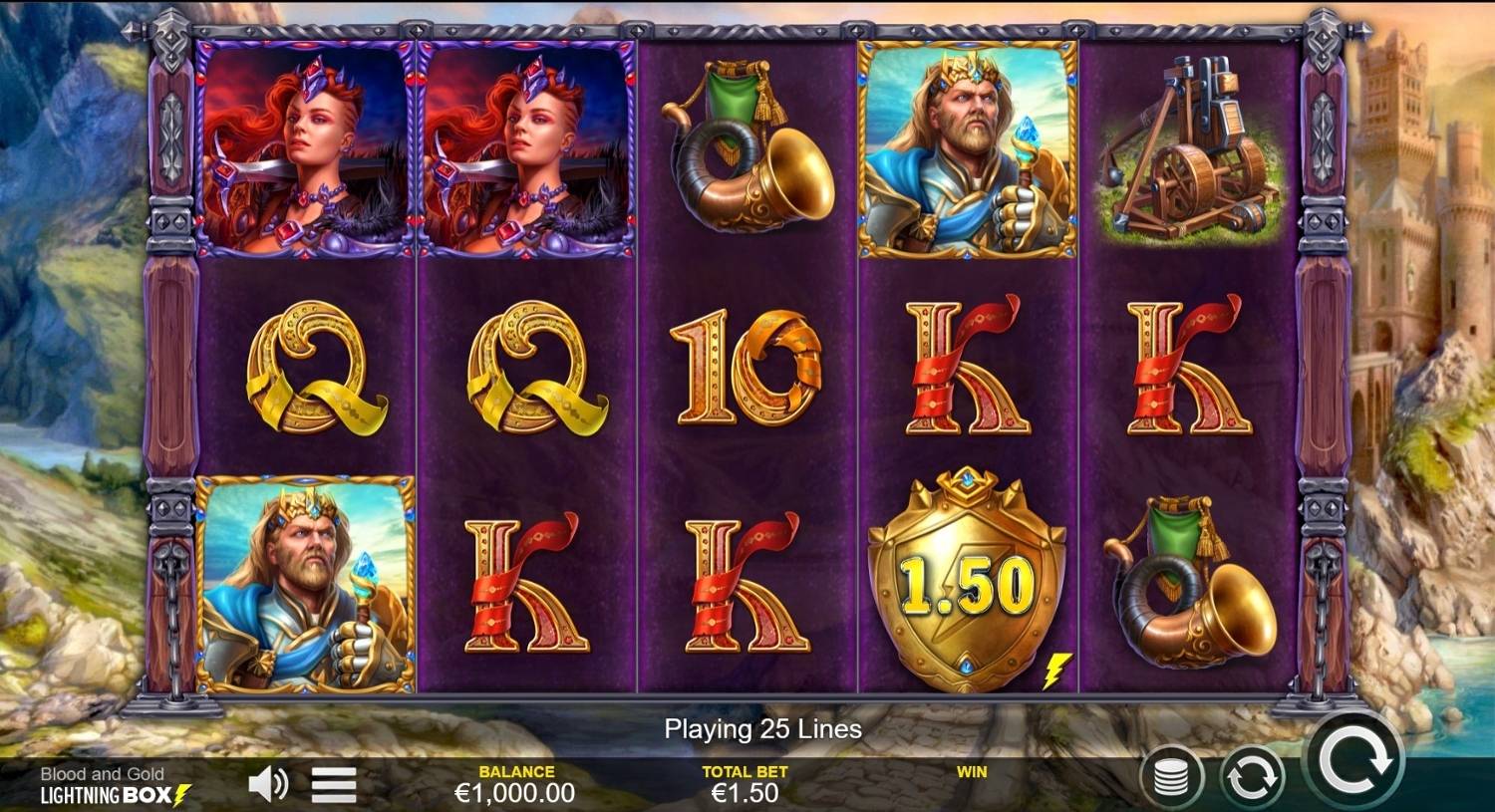Spin the reels with the large circular arrow

pos(1353,762)
